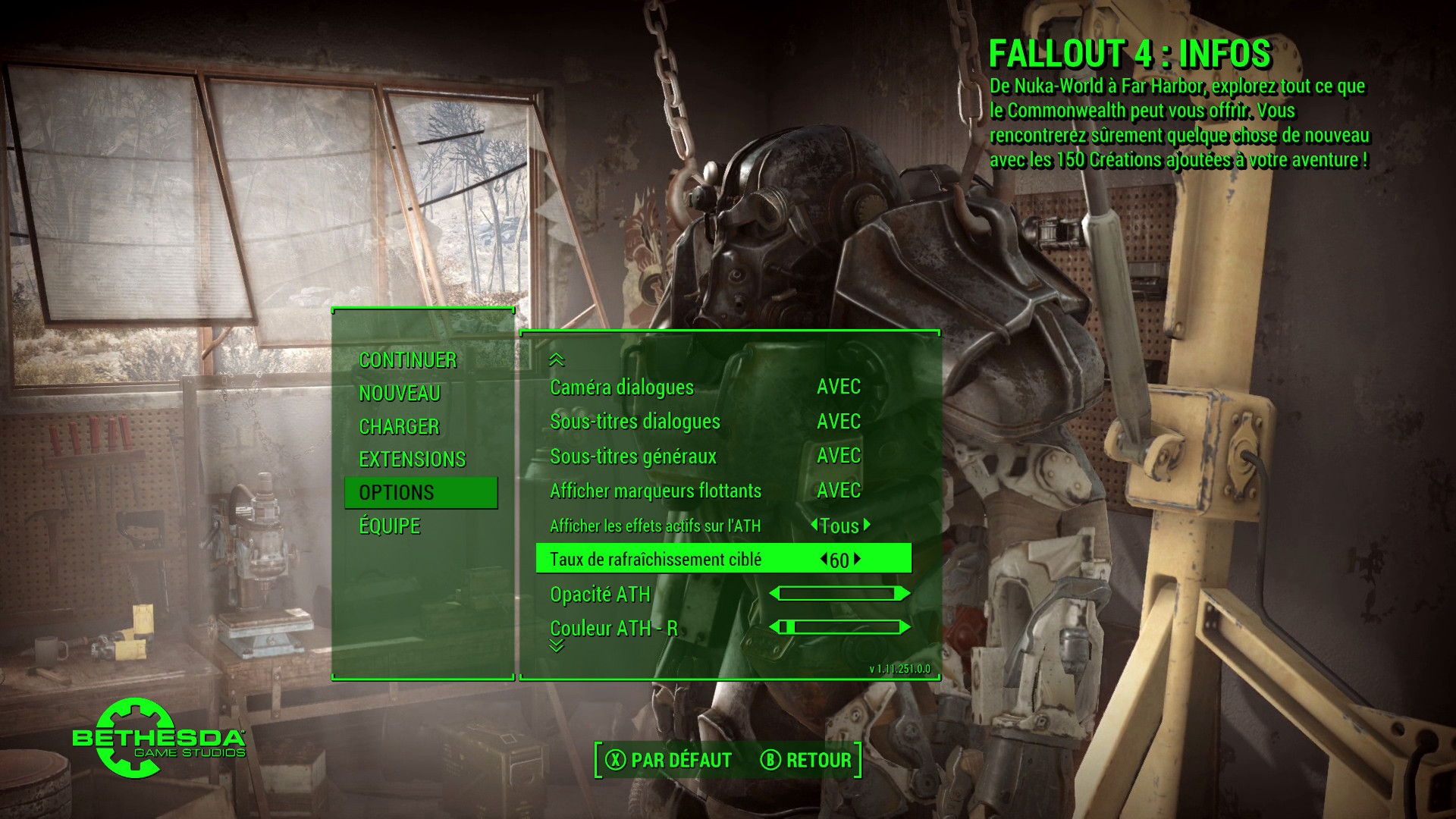Click the scroll-up double chevron
The height and width of the screenshot is (819, 1456).
pyautogui.click(x=557, y=359)
